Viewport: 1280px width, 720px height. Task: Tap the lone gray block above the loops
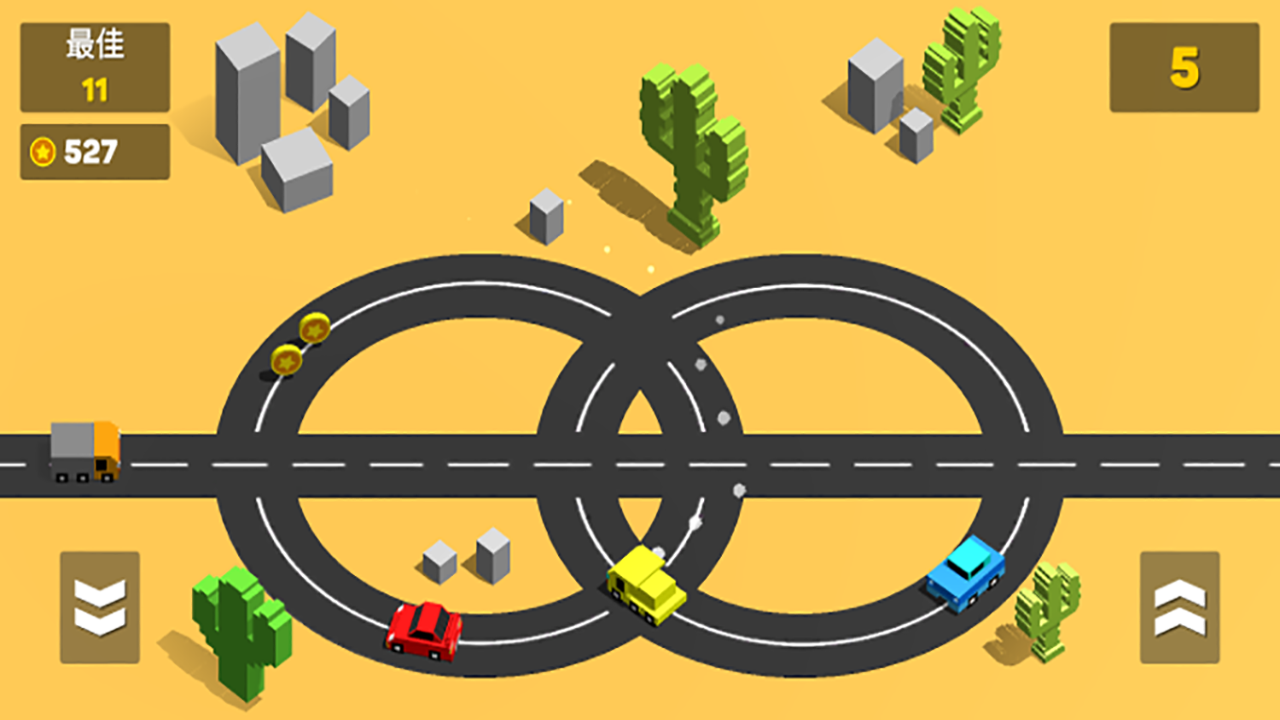point(546,212)
